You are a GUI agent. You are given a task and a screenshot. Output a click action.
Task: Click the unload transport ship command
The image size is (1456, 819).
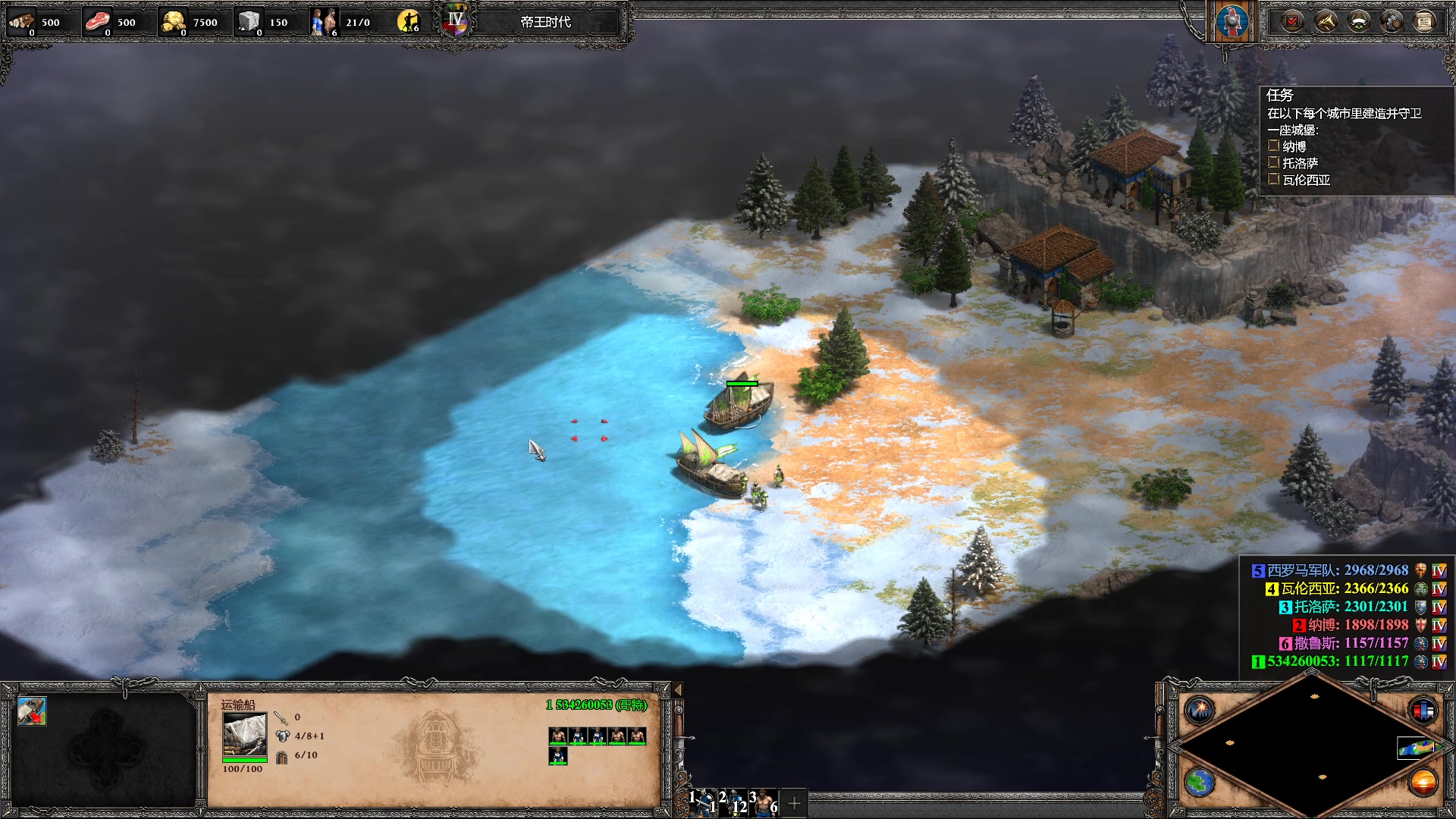32,712
